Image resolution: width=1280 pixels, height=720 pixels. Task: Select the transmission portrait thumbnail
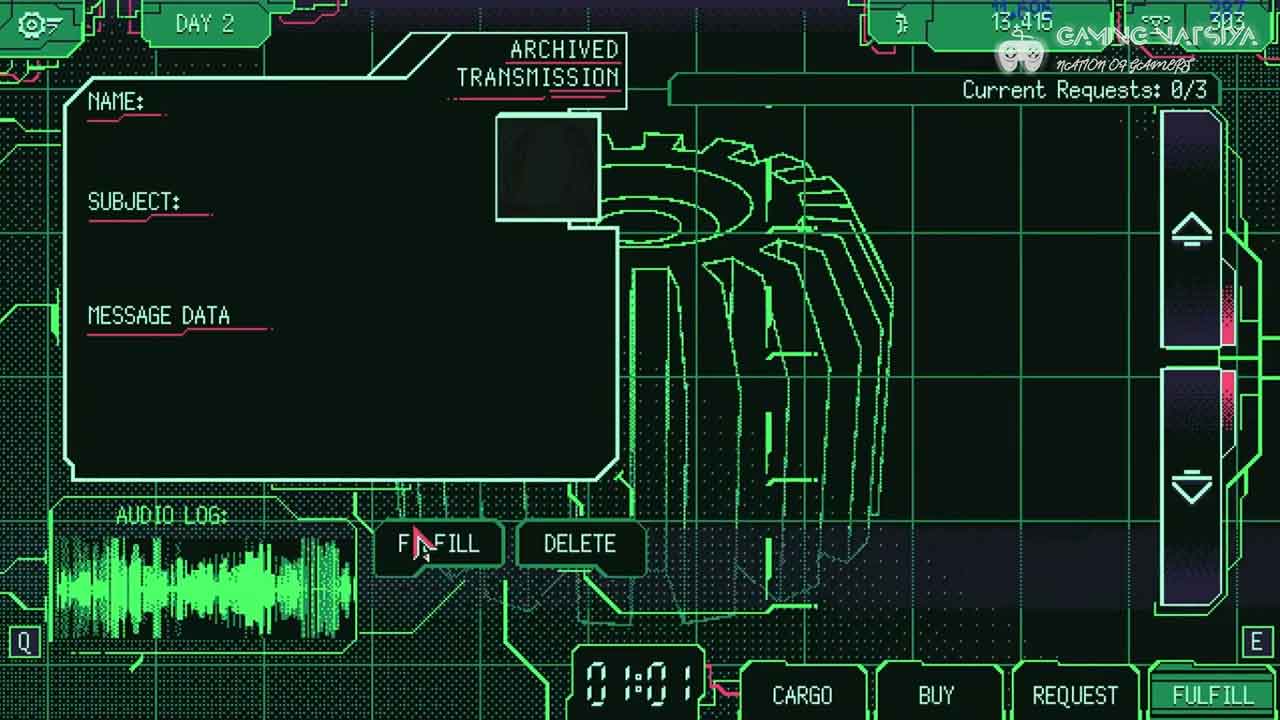click(547, 167)
